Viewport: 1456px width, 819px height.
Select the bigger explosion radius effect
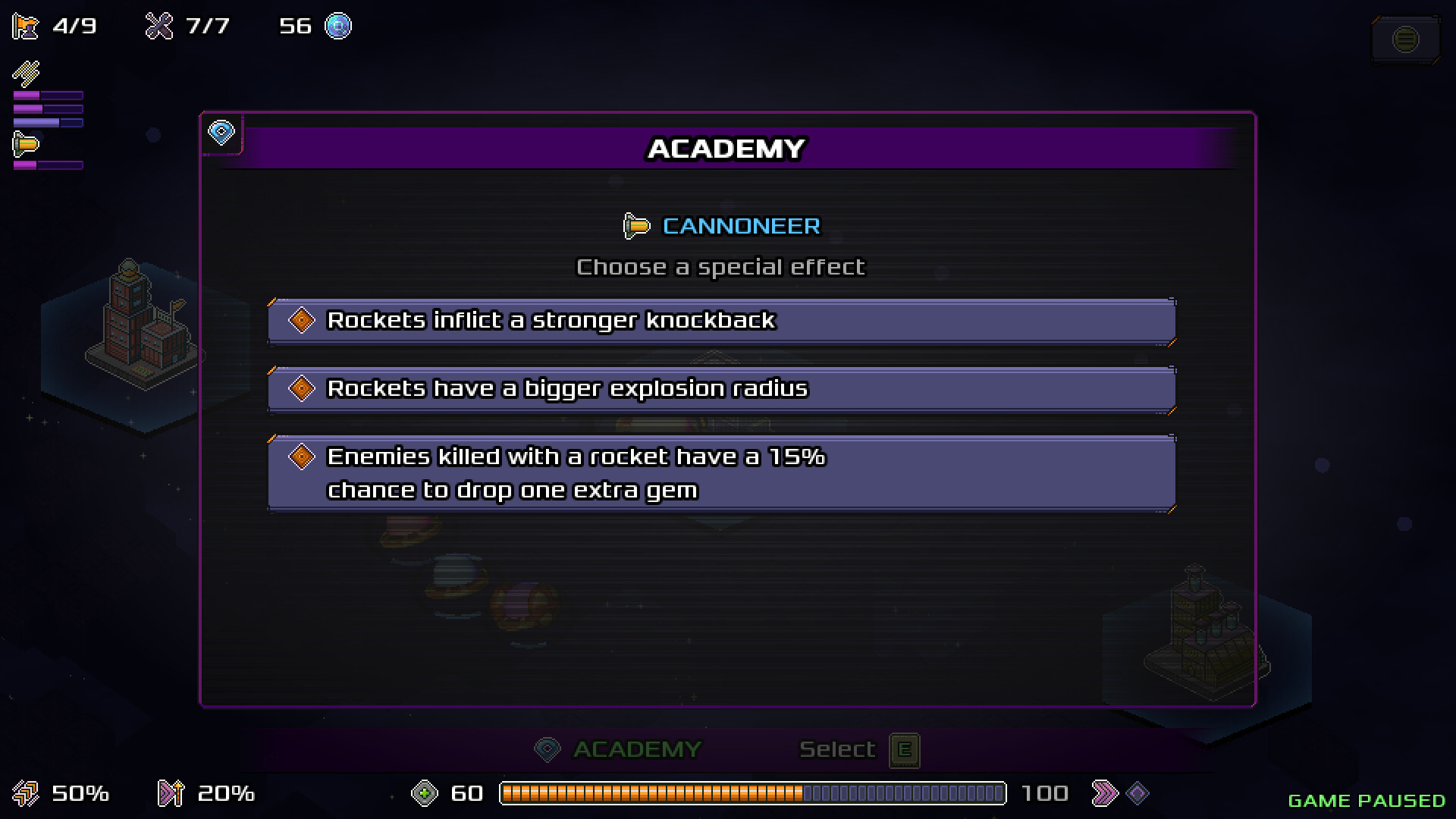720,389
